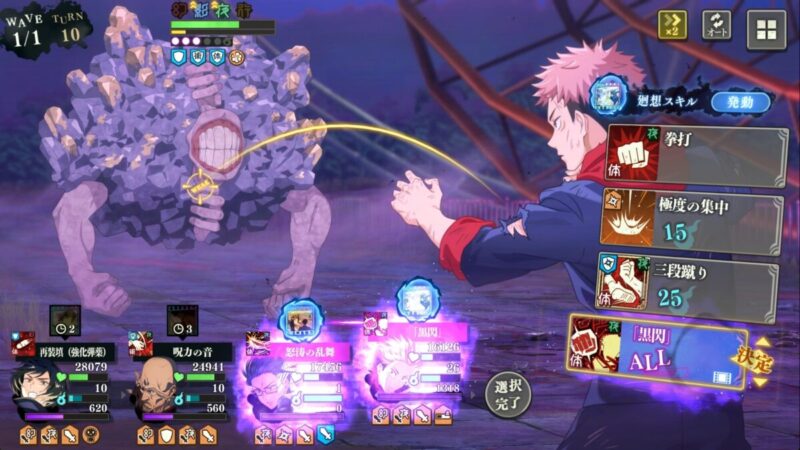
Task: Activate the recollection skill with 発動
Action: (x=740, y=101)
